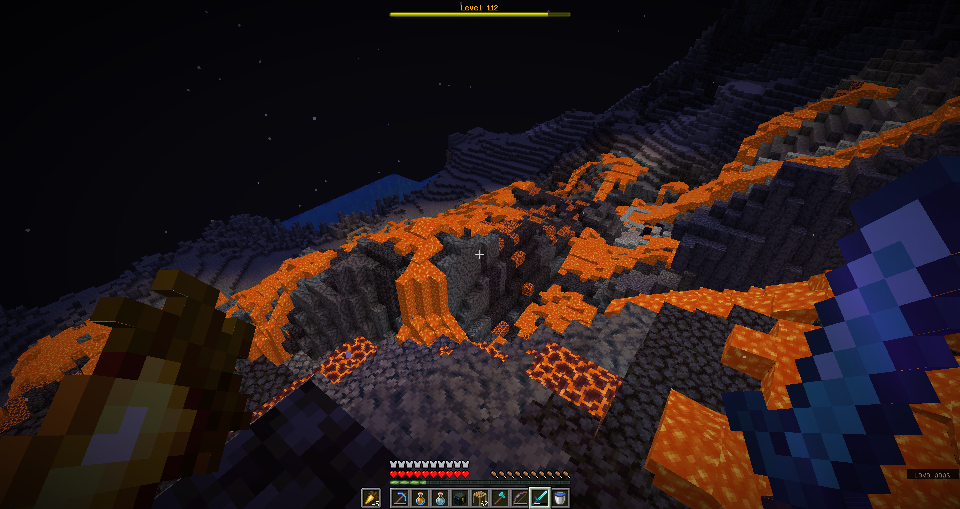Select the diamond axe slot

pos(500,497)
